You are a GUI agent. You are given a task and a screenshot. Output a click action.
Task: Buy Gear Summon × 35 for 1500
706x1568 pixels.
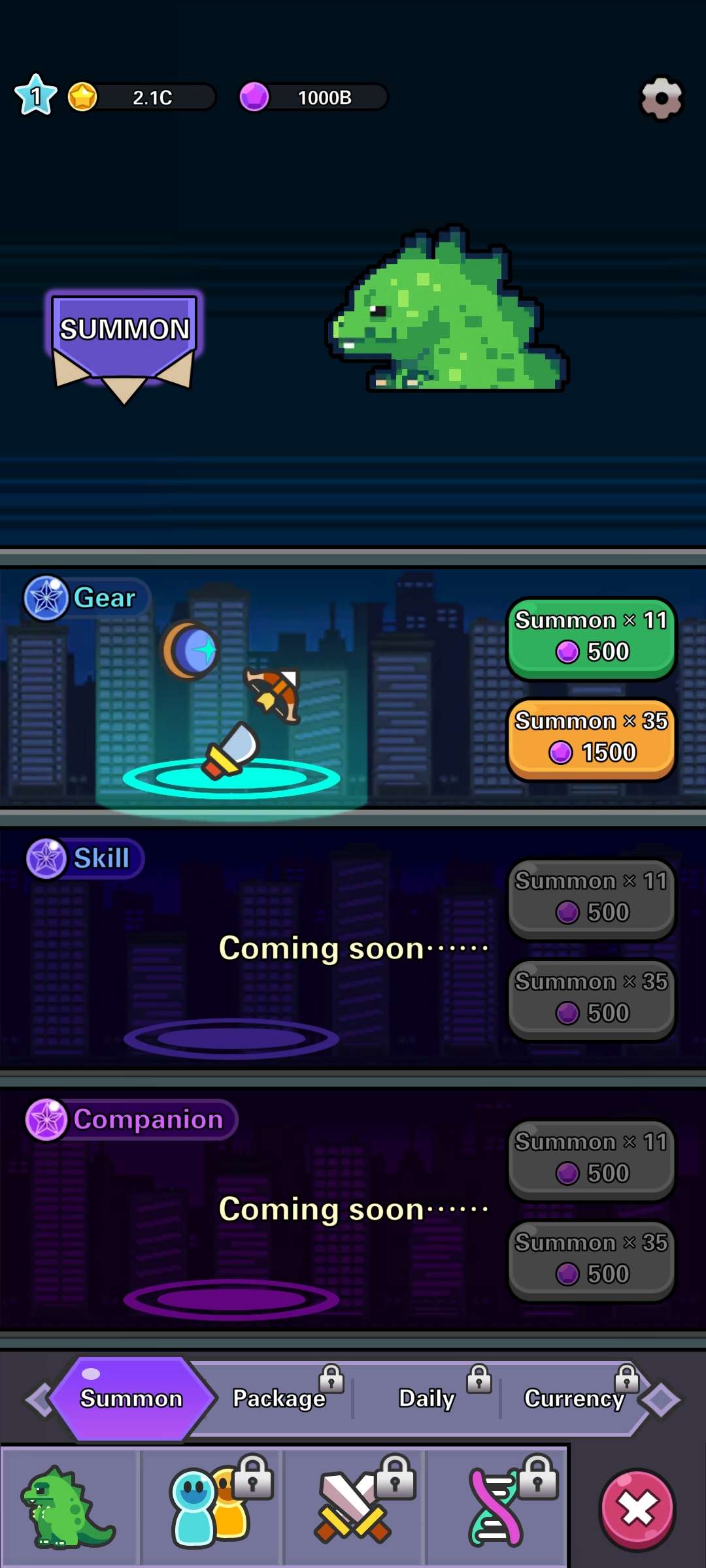591,738
